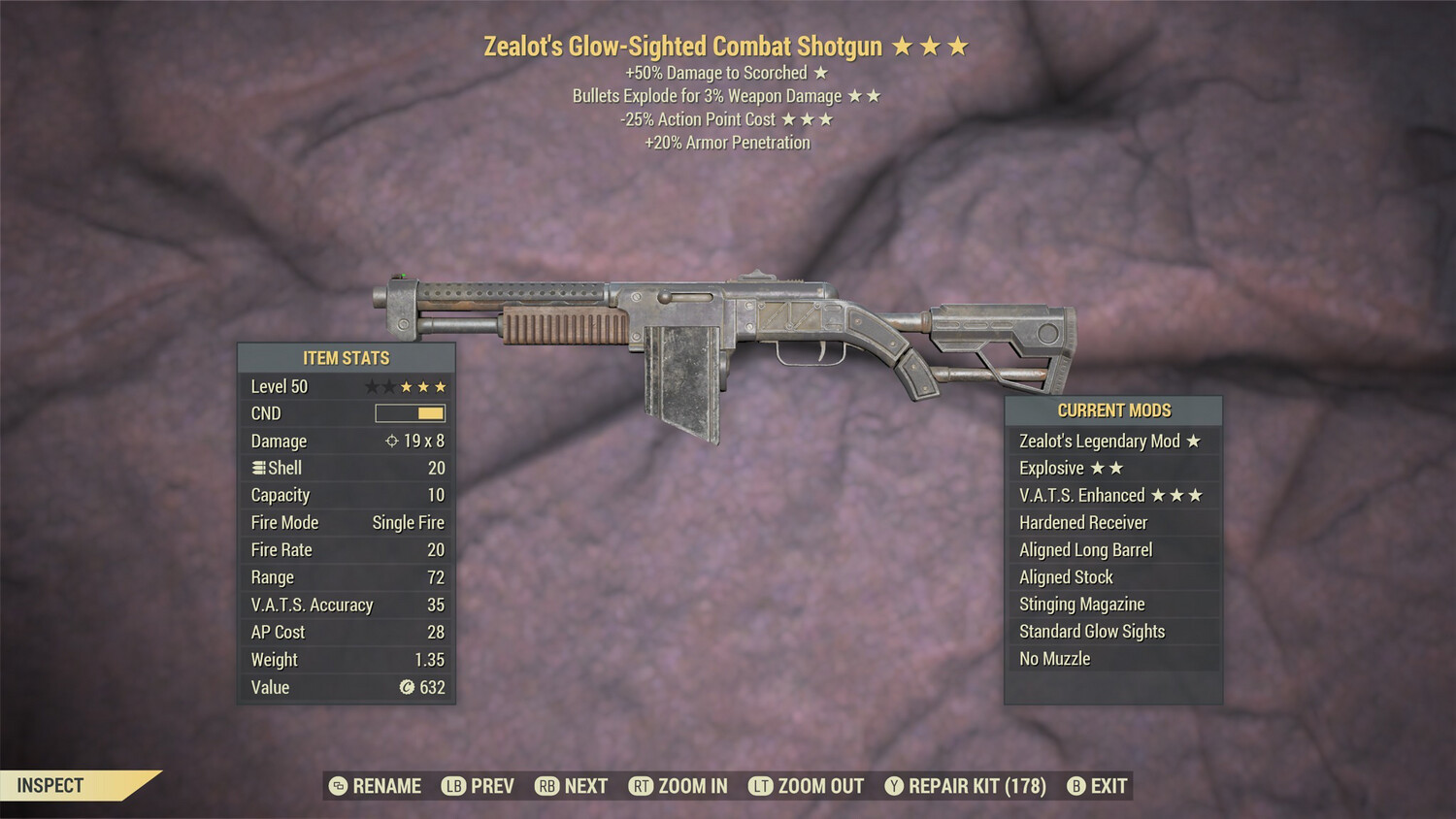Screen dimensions: 1456x819
Task: Click the RB button glyph before NEXT
Action: tap(545, 786)
